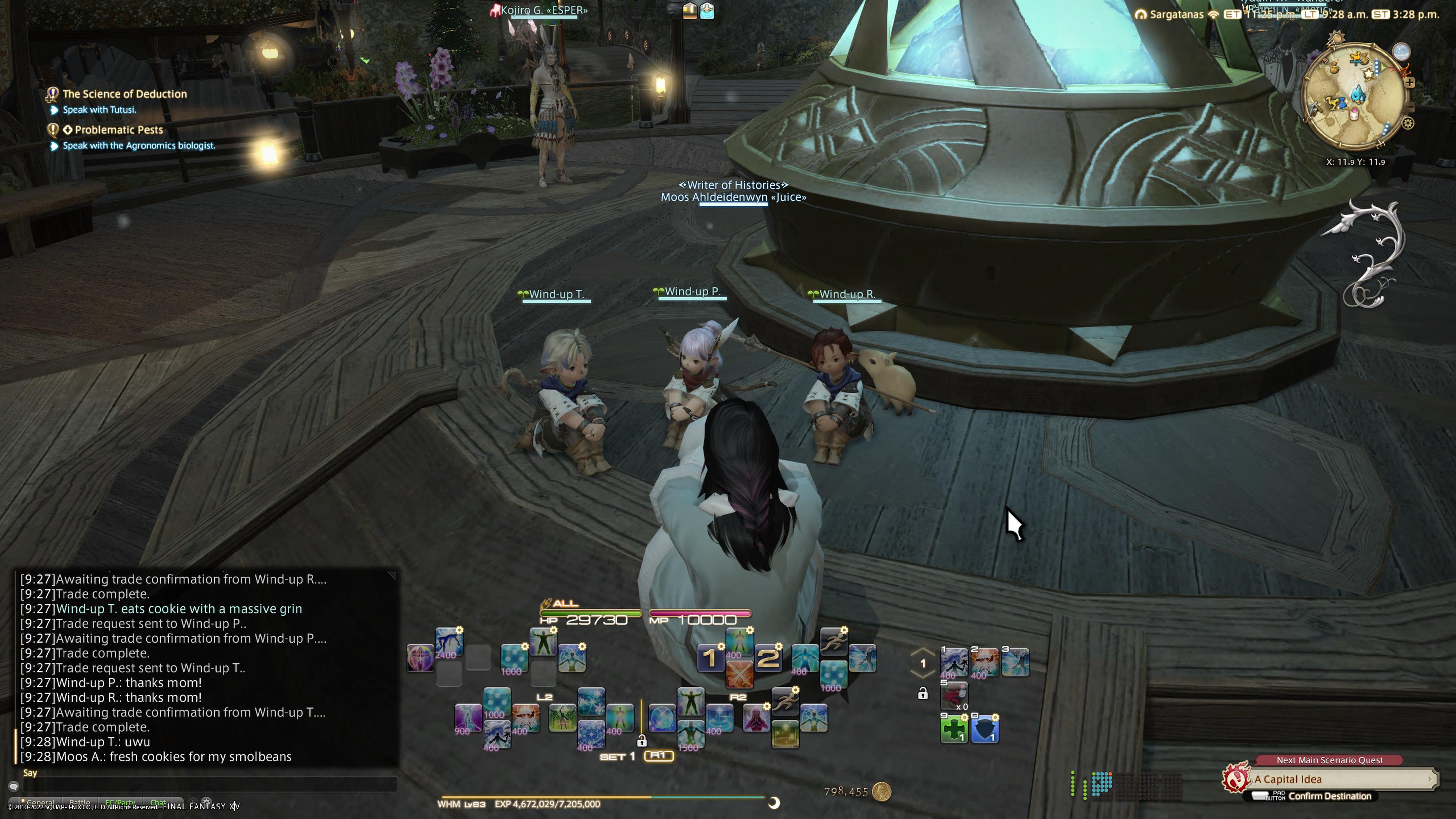Switch to the Battle chat tab

coord(80,802)
